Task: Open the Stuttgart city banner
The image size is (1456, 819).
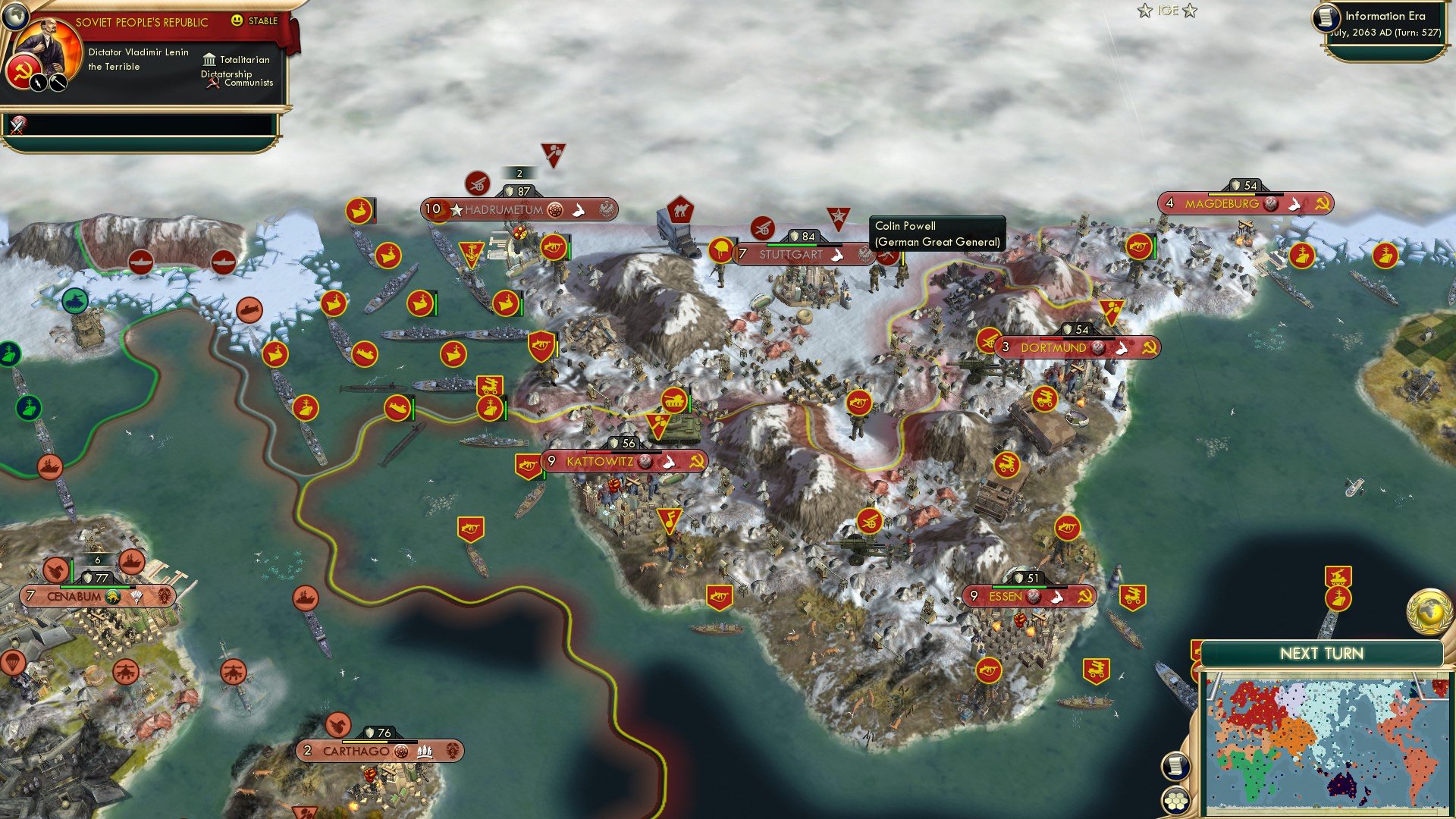Action: [x=789, y=254]
